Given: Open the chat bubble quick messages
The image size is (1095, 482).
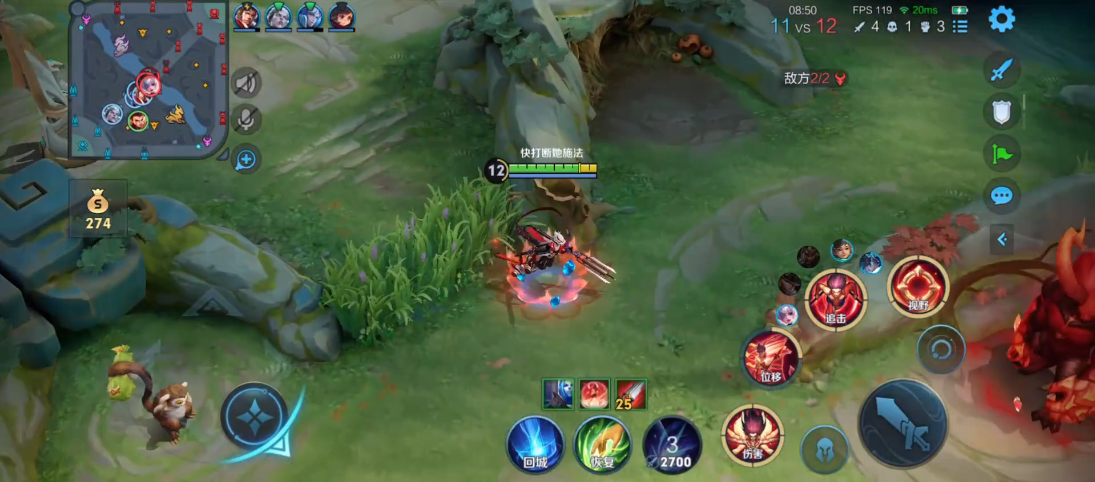Looking at the screenshot, I should (1001, 195).
